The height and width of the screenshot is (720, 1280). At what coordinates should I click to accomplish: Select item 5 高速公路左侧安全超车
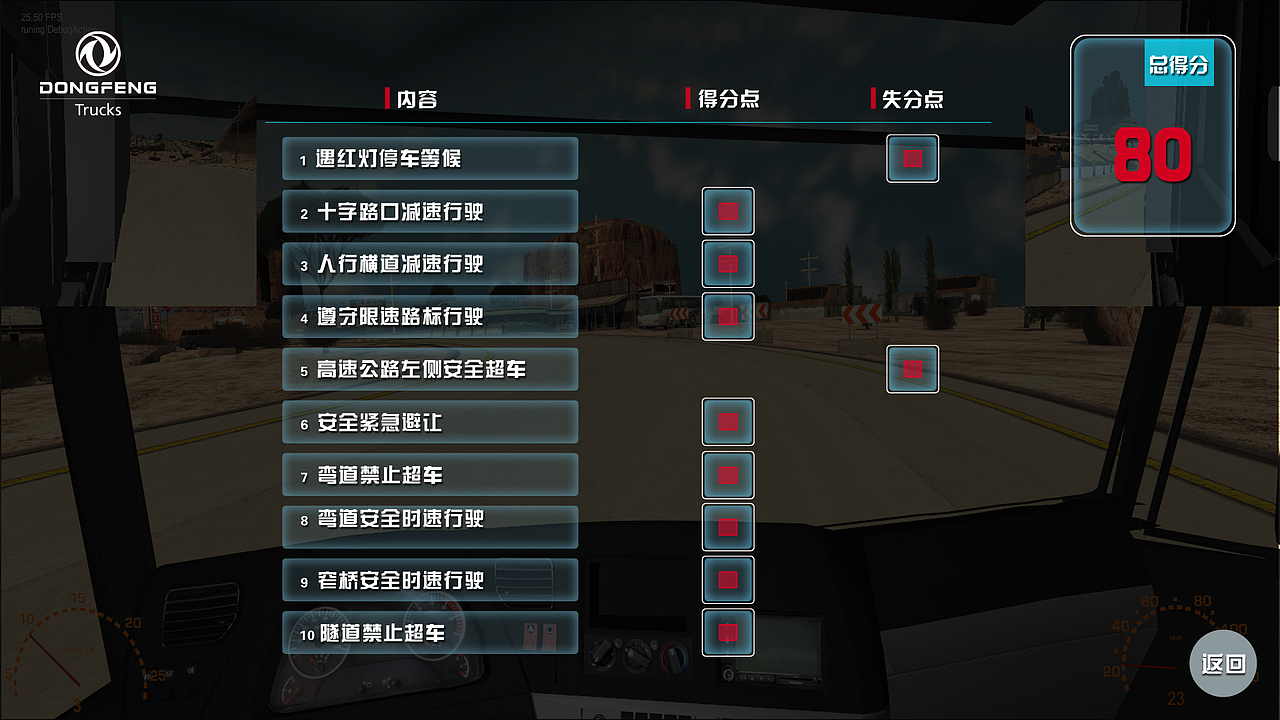click(x=430, y=369)
